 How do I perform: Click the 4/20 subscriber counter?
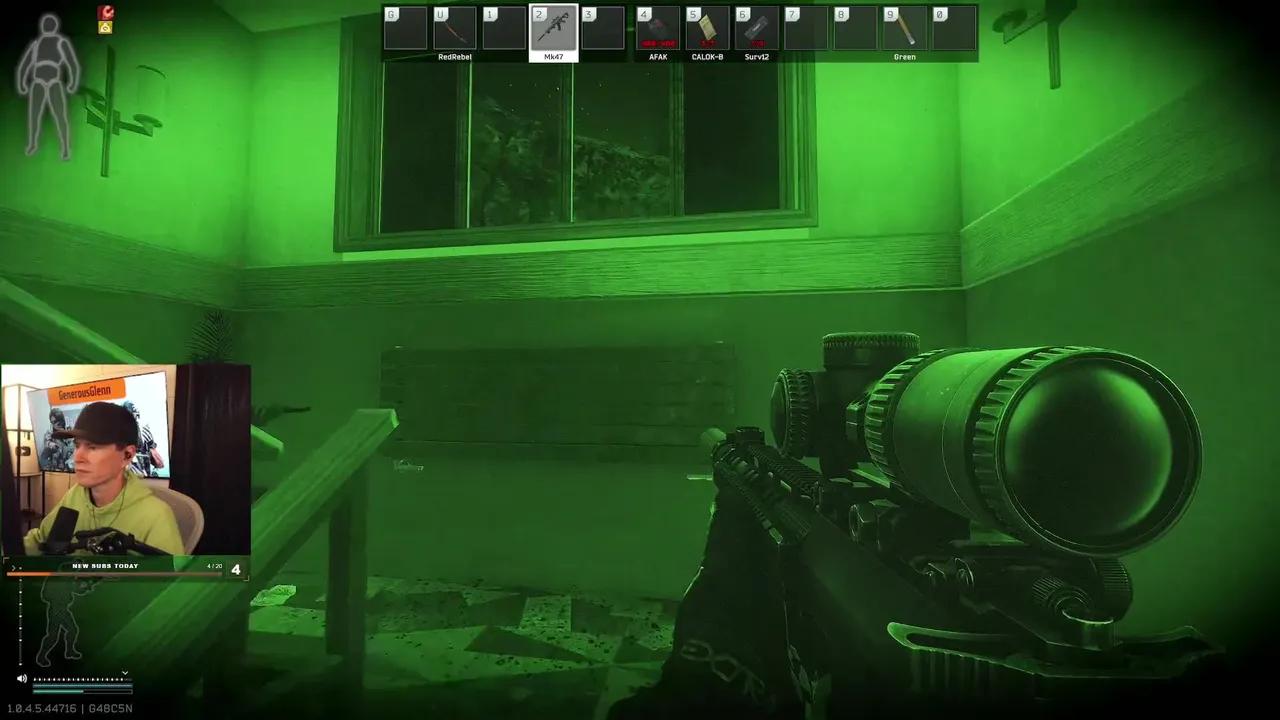pyautogui.click(x=214, y=565)
